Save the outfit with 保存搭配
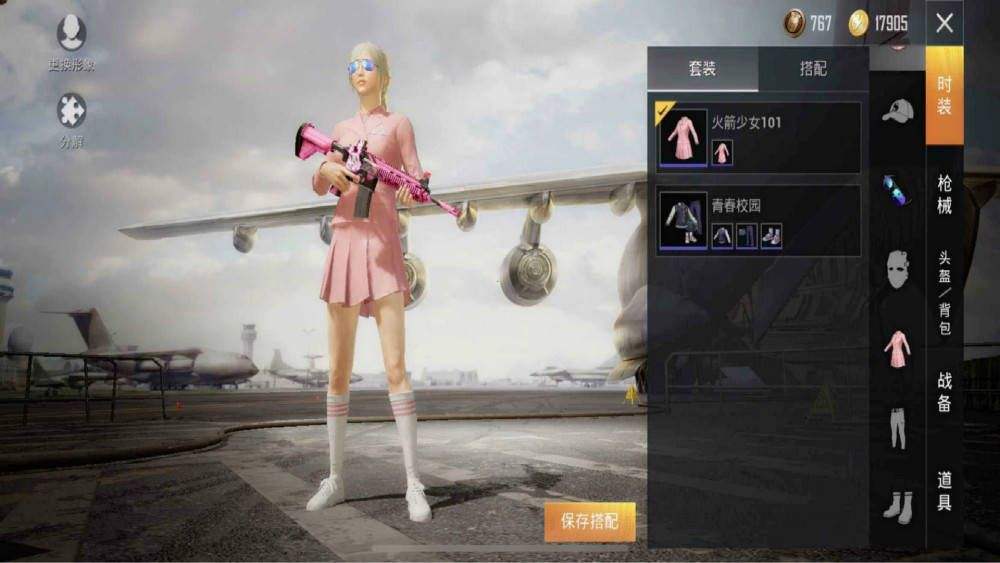Viewport: 1000px width, 563px height. pyautogui.click(x=590, y=521)
